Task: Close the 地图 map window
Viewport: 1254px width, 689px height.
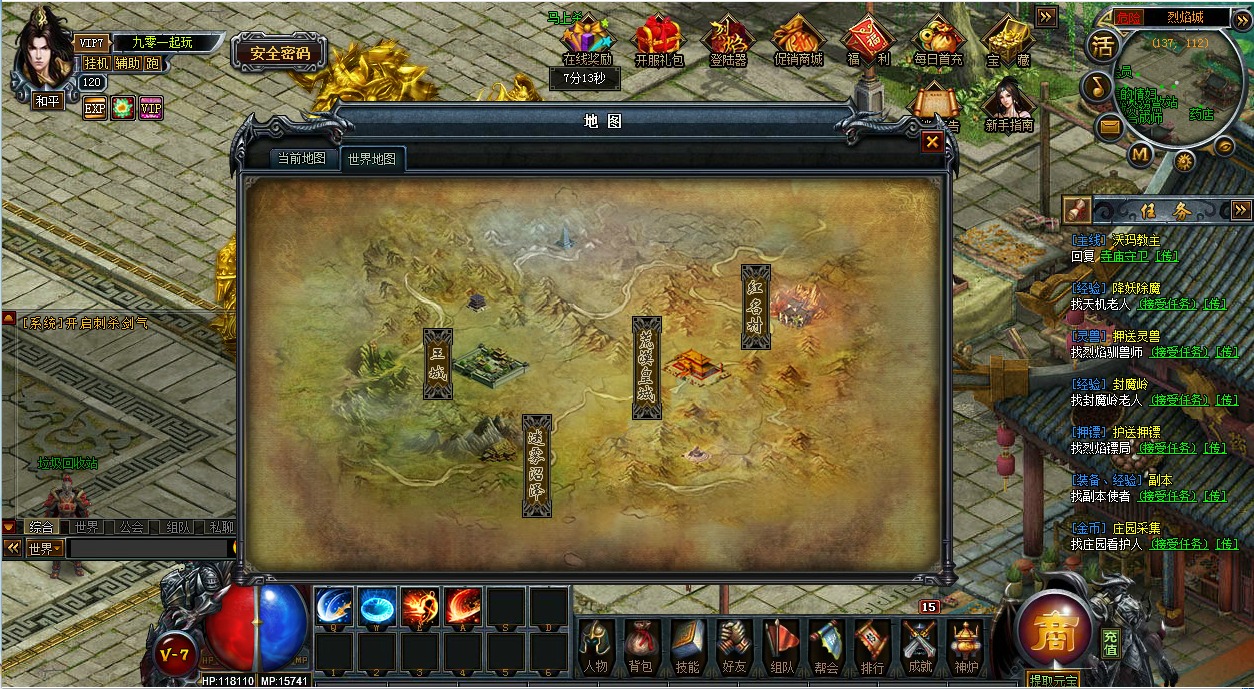Action: 932,142
